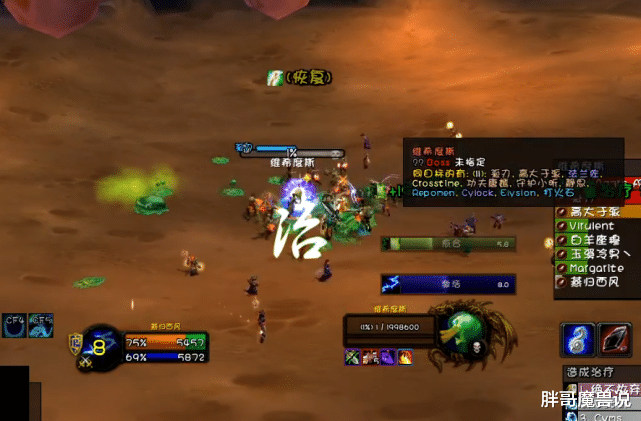Use the blue swirl spell icon
Screen dimensions: 641x421
(579, 338)
